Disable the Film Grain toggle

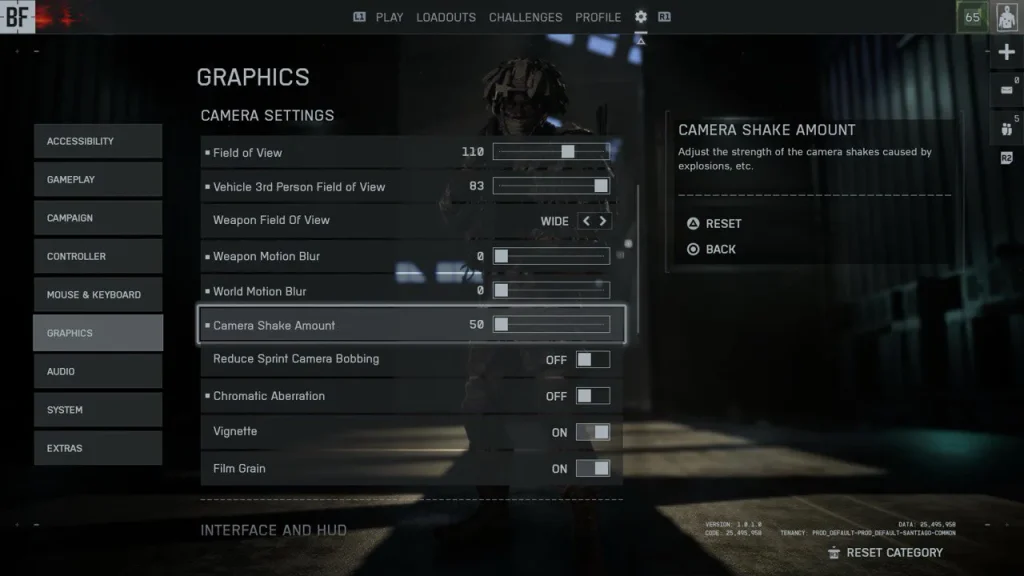(592, 468)
